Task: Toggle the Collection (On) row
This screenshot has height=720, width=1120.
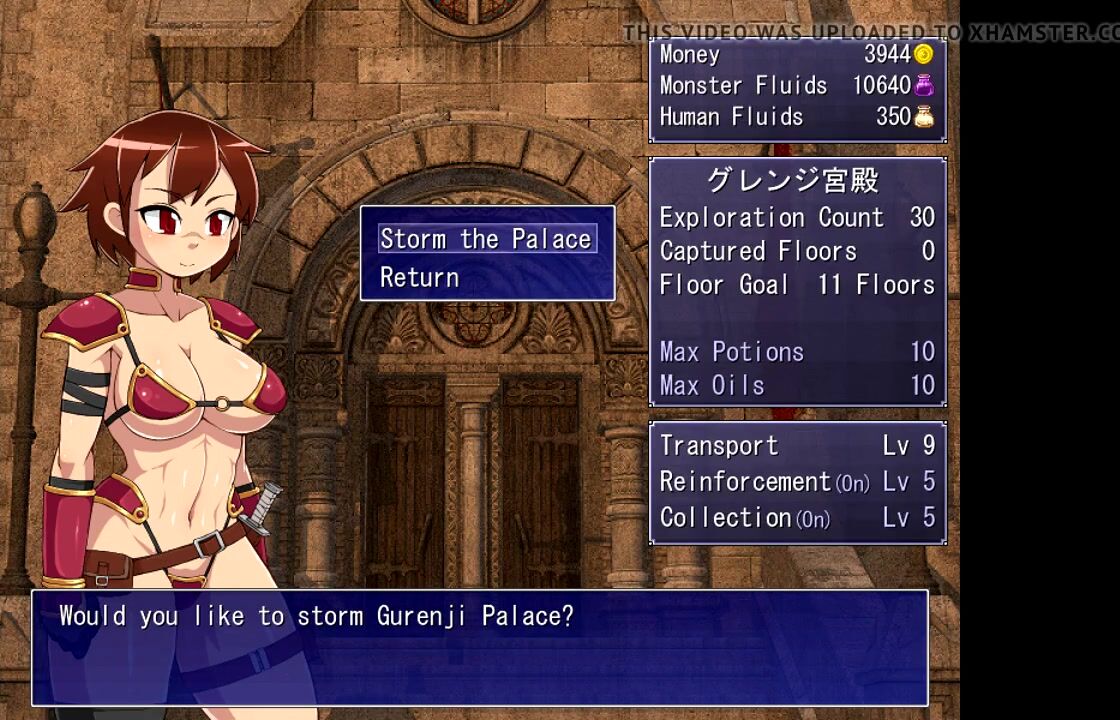Action: pos(797,518)
